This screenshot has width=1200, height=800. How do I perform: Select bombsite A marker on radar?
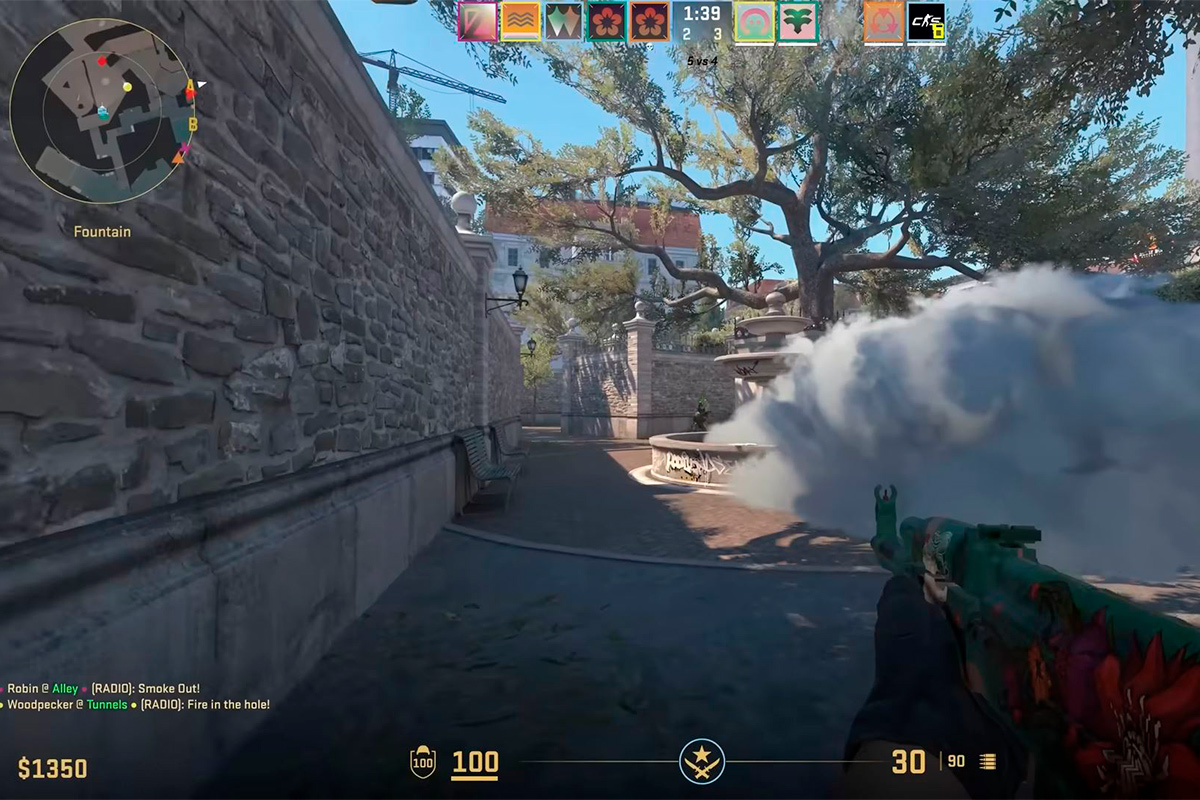tap(190, 87)
